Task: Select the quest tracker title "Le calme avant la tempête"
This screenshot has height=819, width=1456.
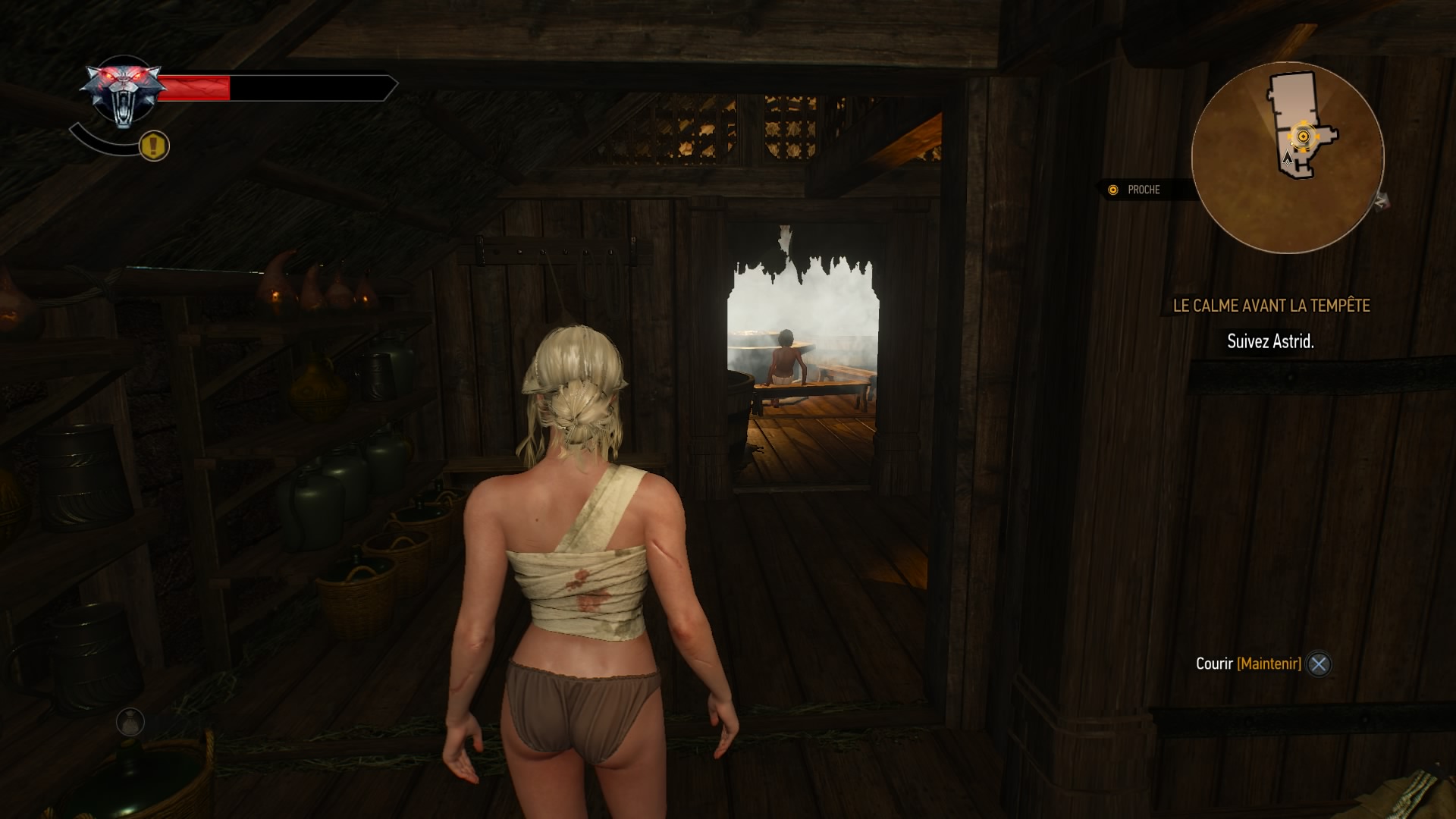Action: click(1271, 306)
